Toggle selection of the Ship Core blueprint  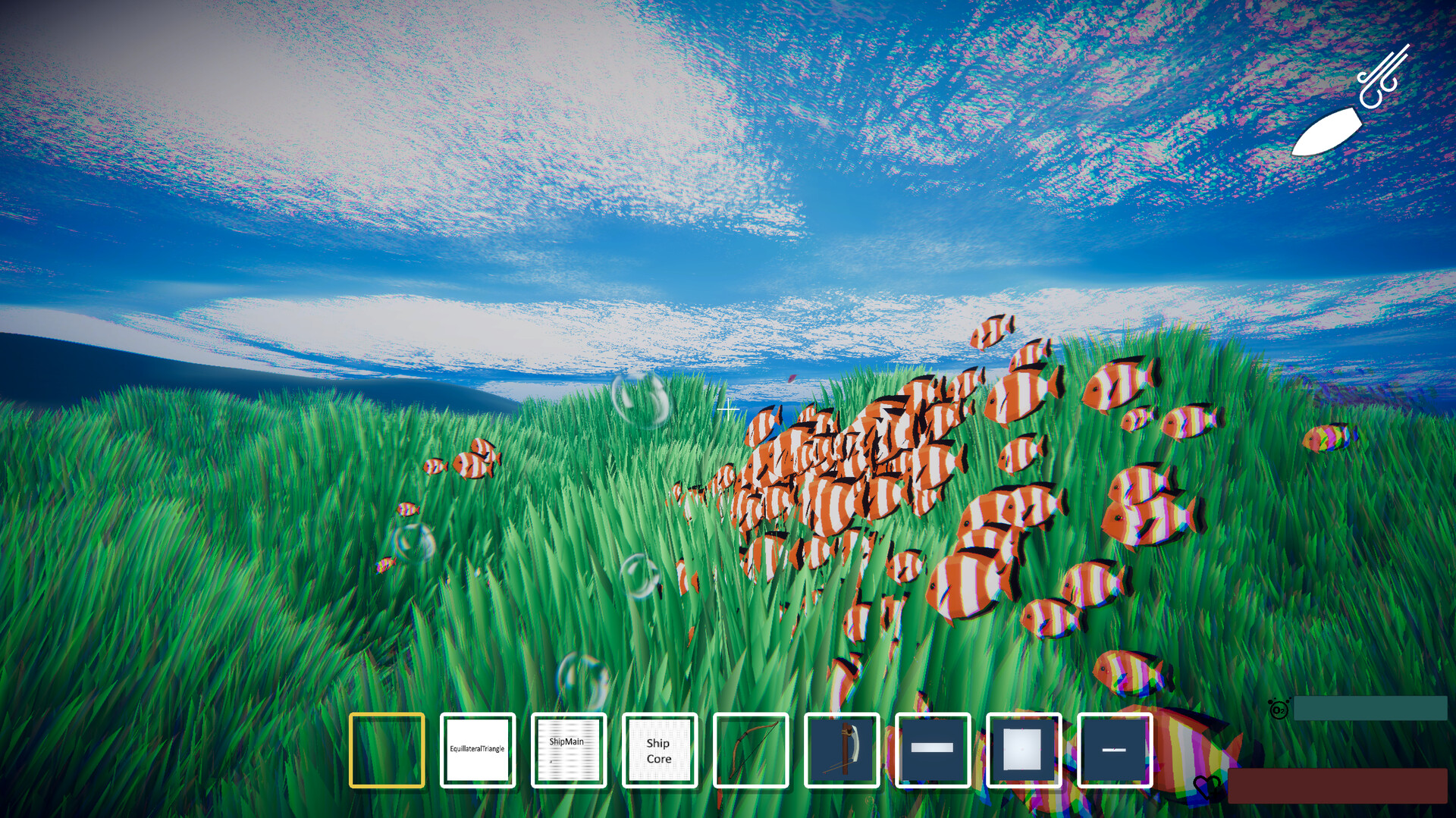[659, 751]
